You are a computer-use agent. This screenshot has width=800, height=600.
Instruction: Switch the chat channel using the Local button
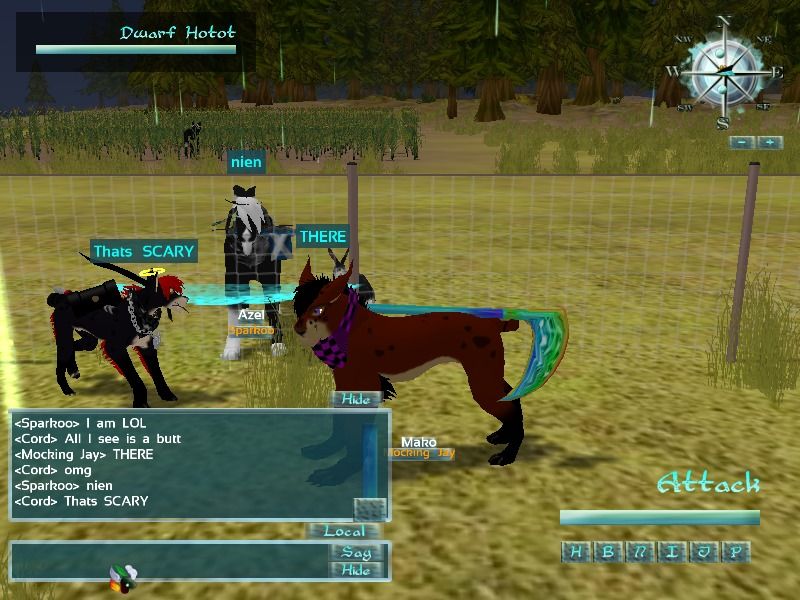343,531
